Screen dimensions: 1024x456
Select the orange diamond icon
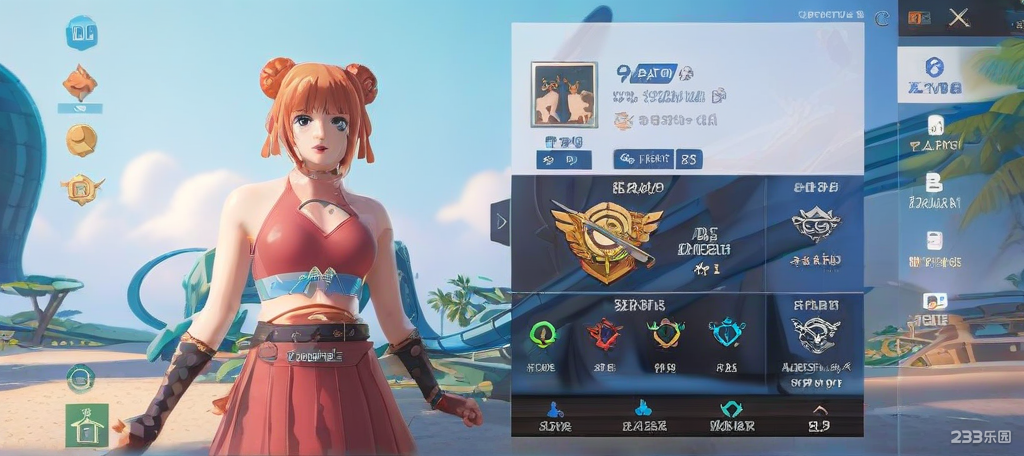point(80,82)
